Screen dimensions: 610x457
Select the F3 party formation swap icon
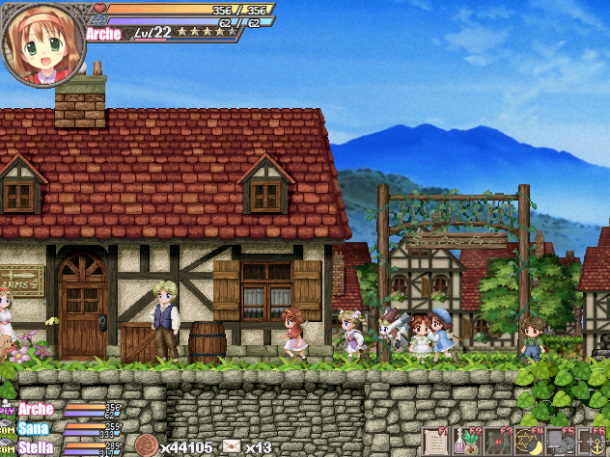click(497, 441)
